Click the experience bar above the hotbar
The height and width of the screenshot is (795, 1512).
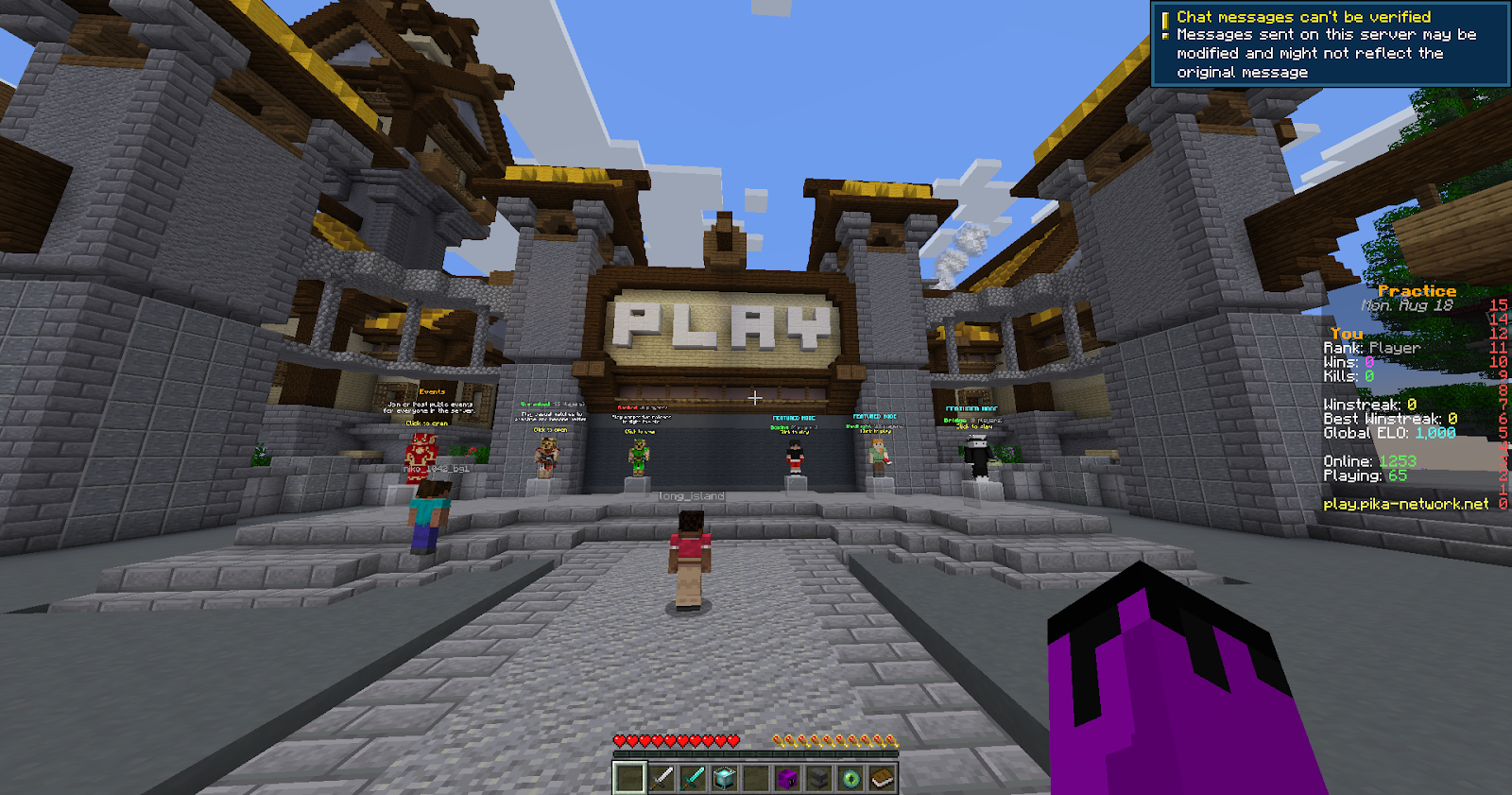click(x=756, y=753)
